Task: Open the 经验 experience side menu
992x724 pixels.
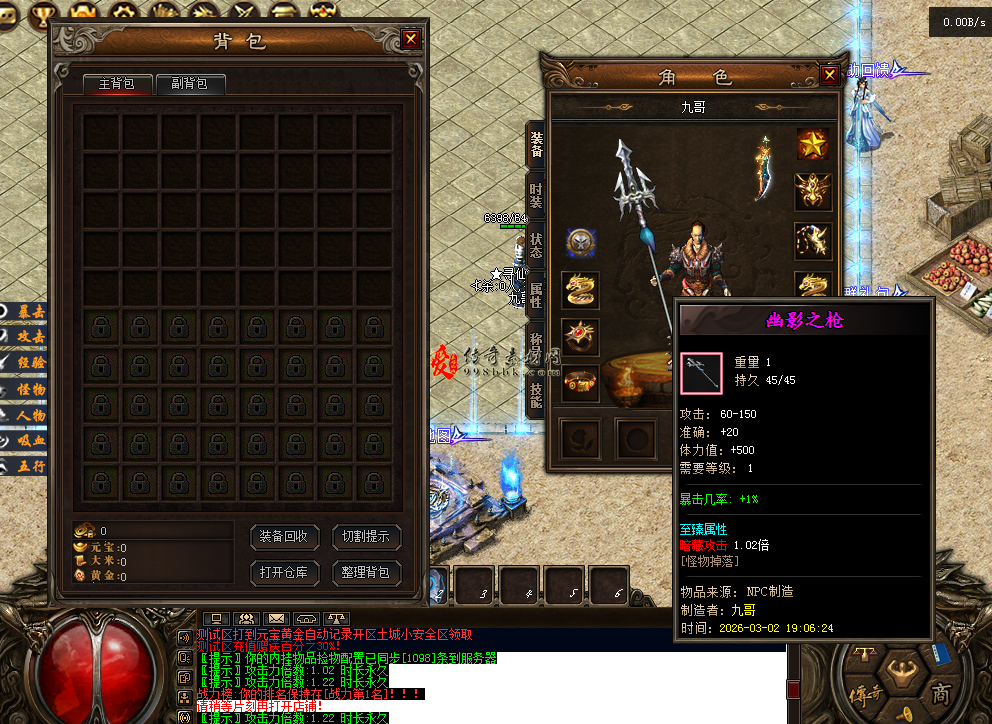Action: pos(25,363)
